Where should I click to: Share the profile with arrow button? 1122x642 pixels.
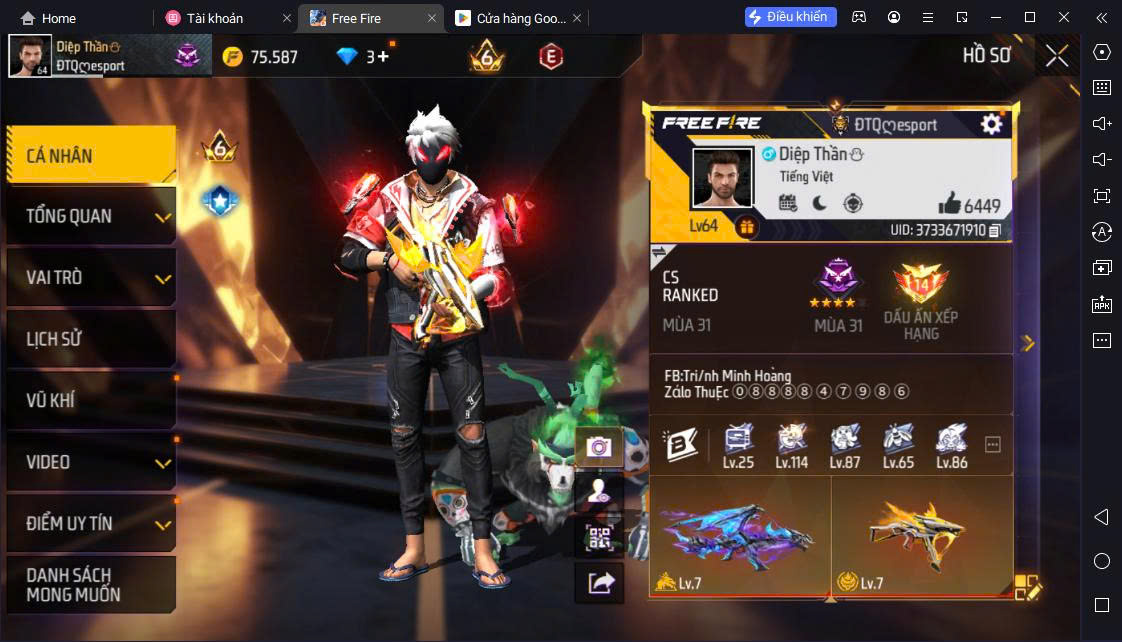tap(599, 582)
